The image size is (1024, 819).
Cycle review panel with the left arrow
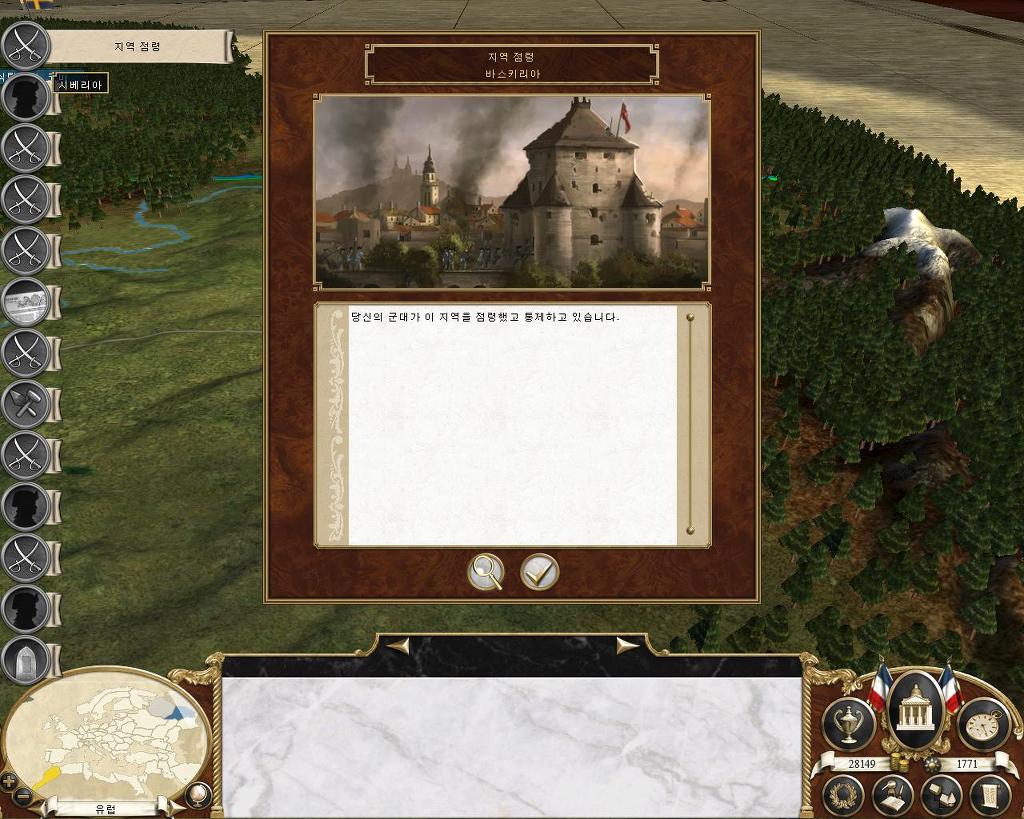397,646
